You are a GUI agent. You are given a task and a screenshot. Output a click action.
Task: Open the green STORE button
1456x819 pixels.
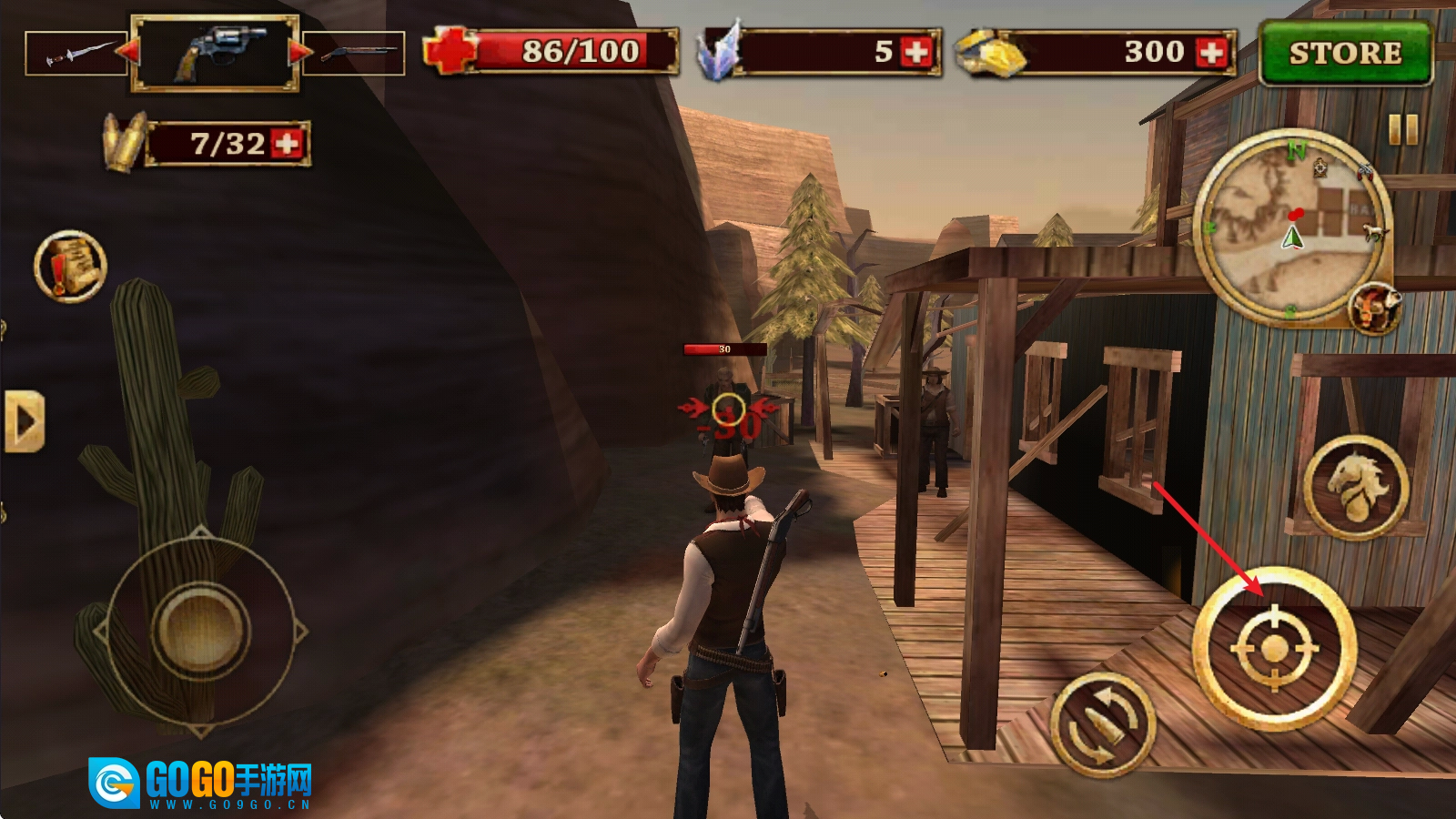click(x=1345, y=53)
